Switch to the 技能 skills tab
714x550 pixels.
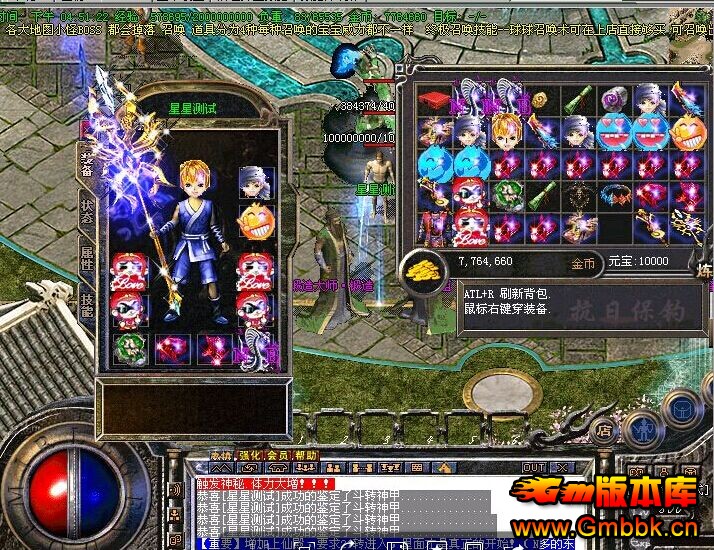[87, 305]
